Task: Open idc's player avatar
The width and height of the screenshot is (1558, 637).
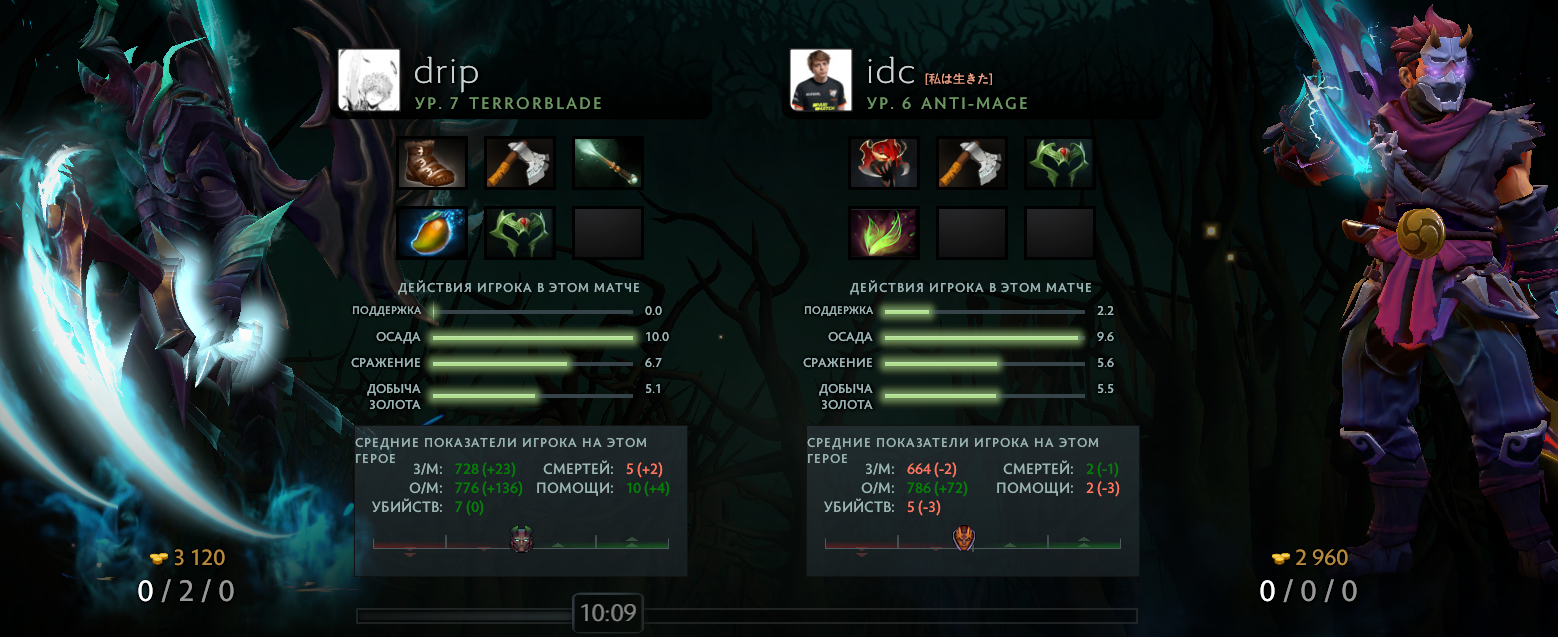Action: 821,80
